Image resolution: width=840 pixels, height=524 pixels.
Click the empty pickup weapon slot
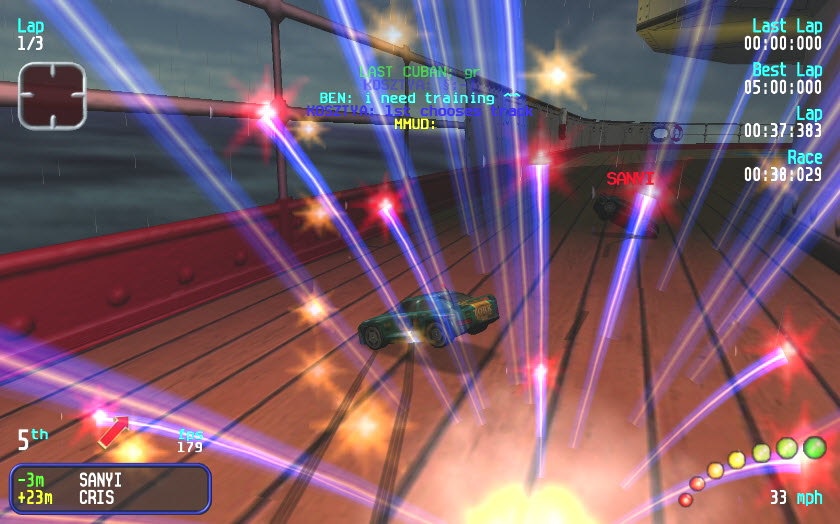[x=52, y=96]
